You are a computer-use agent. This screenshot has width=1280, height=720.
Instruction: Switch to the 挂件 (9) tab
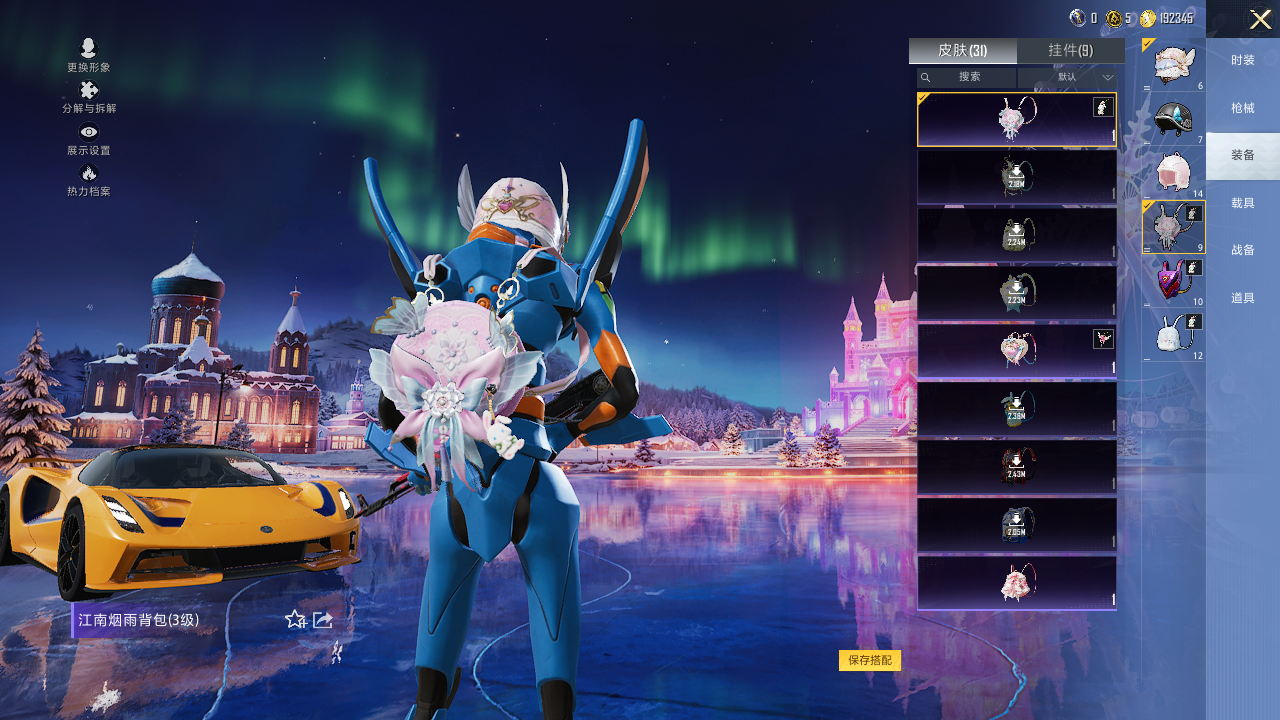[1070, 51]
